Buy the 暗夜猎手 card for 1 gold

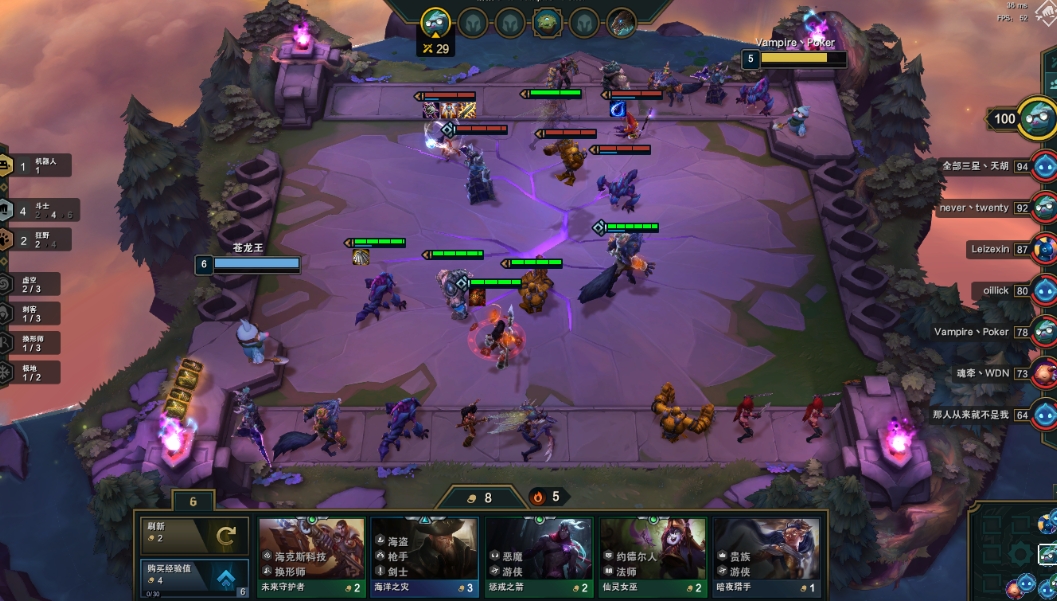pyautogui.click(x=766, y=556)
